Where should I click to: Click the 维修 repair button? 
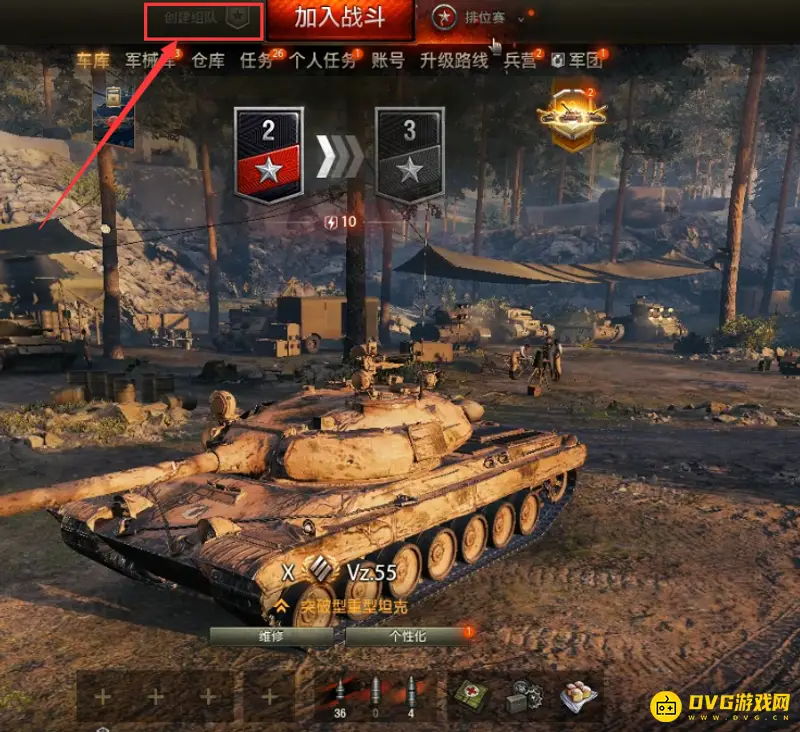271,636
